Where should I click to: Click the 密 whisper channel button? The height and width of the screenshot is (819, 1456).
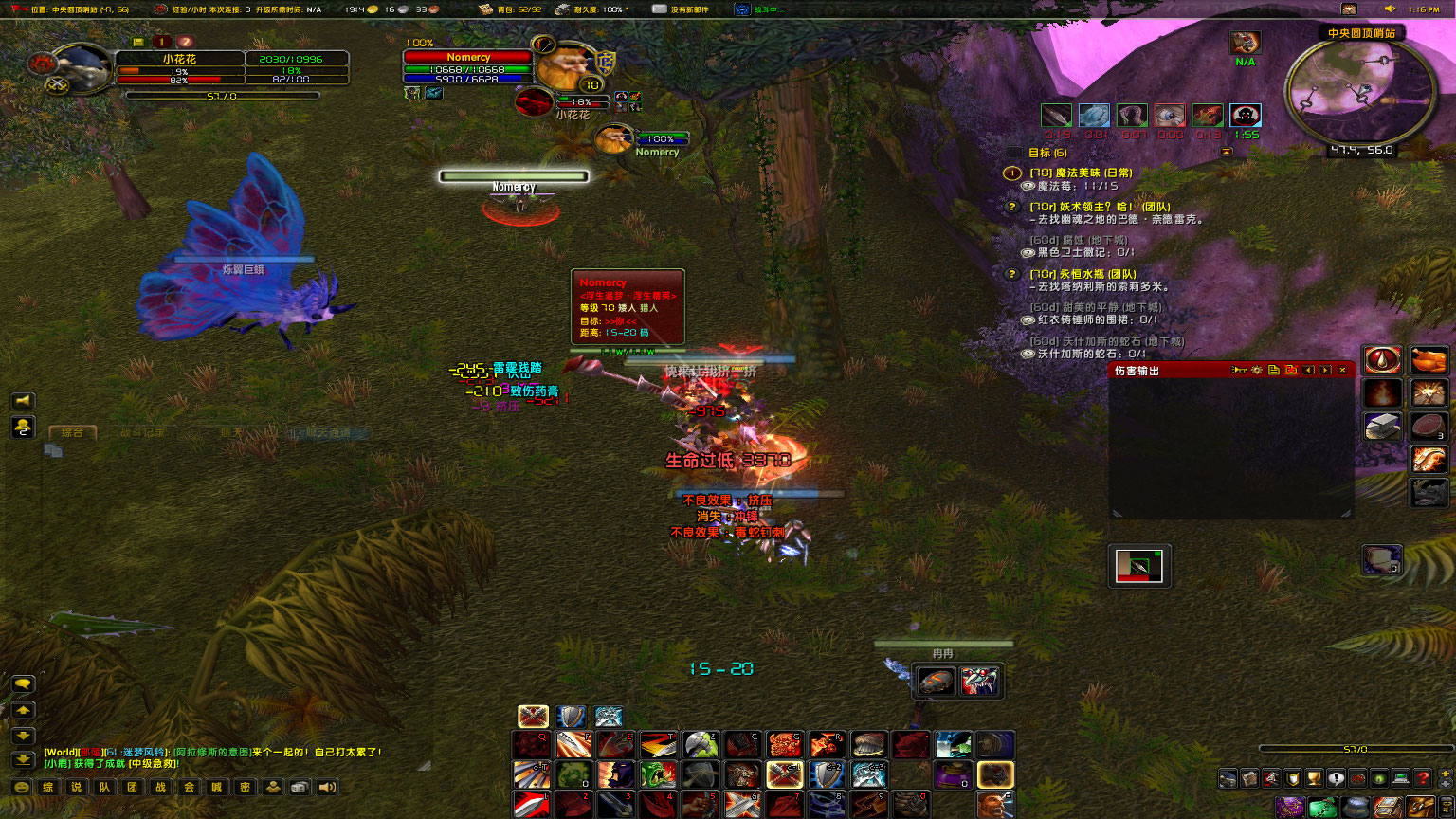245,787
